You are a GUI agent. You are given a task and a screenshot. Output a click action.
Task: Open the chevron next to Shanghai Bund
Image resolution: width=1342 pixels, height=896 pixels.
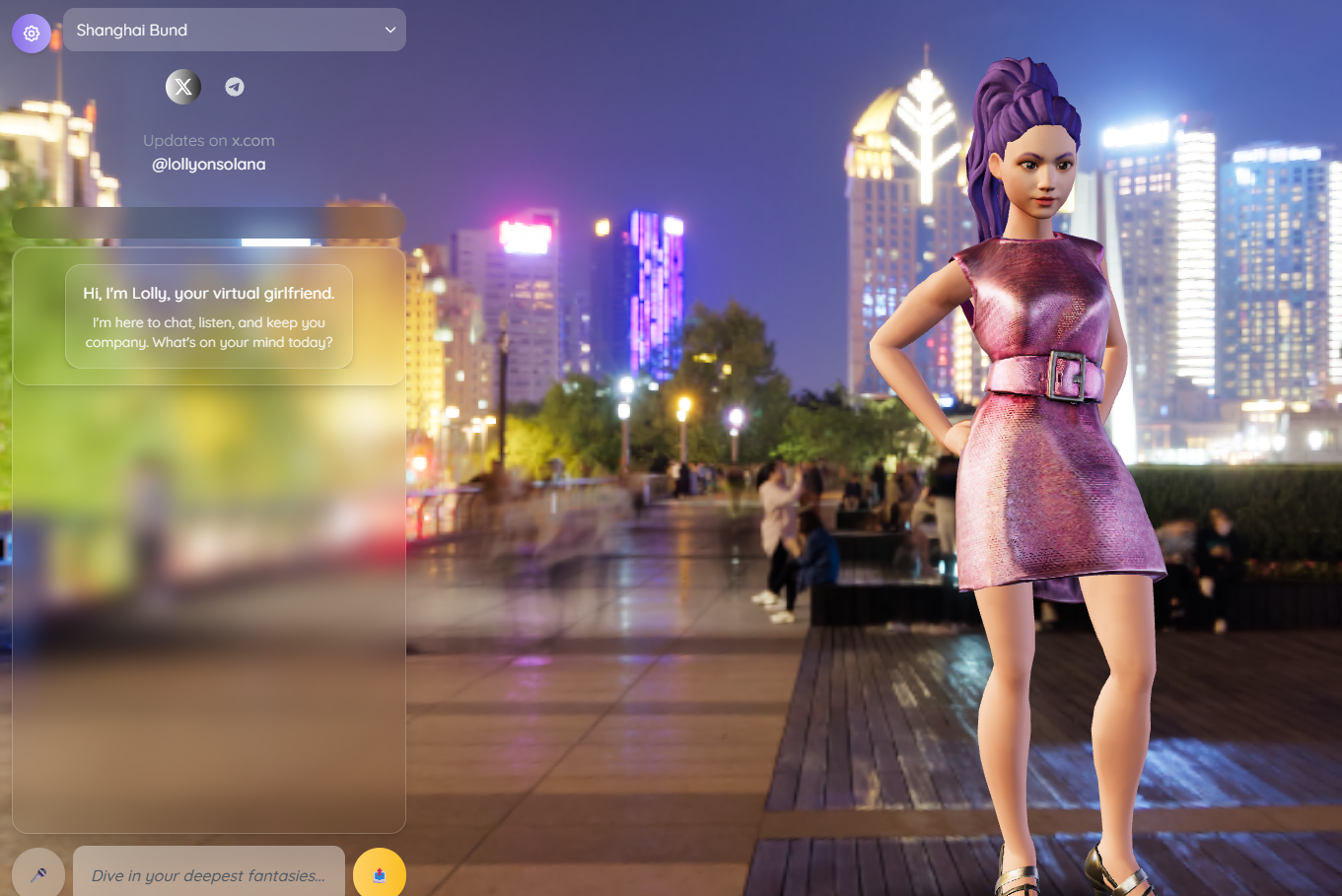click(x=389, y=30)
